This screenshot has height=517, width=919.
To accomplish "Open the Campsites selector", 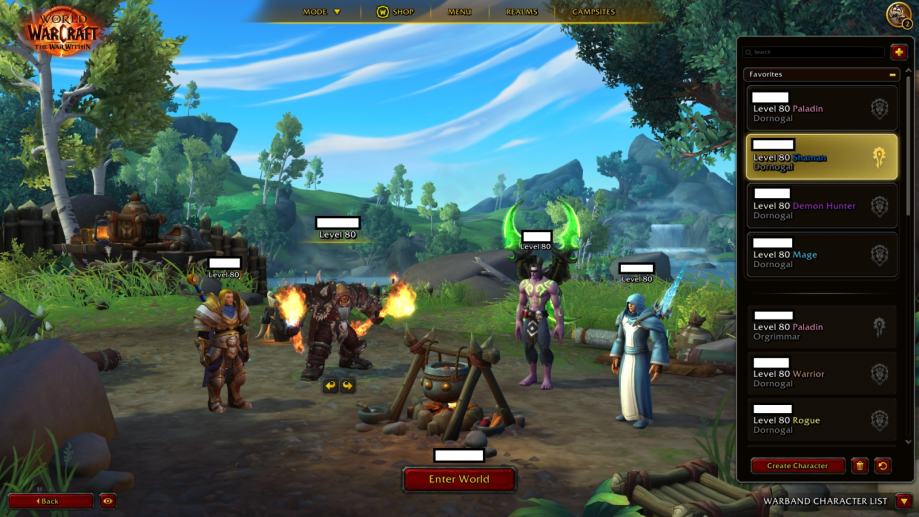I will (x=594, y=12).
